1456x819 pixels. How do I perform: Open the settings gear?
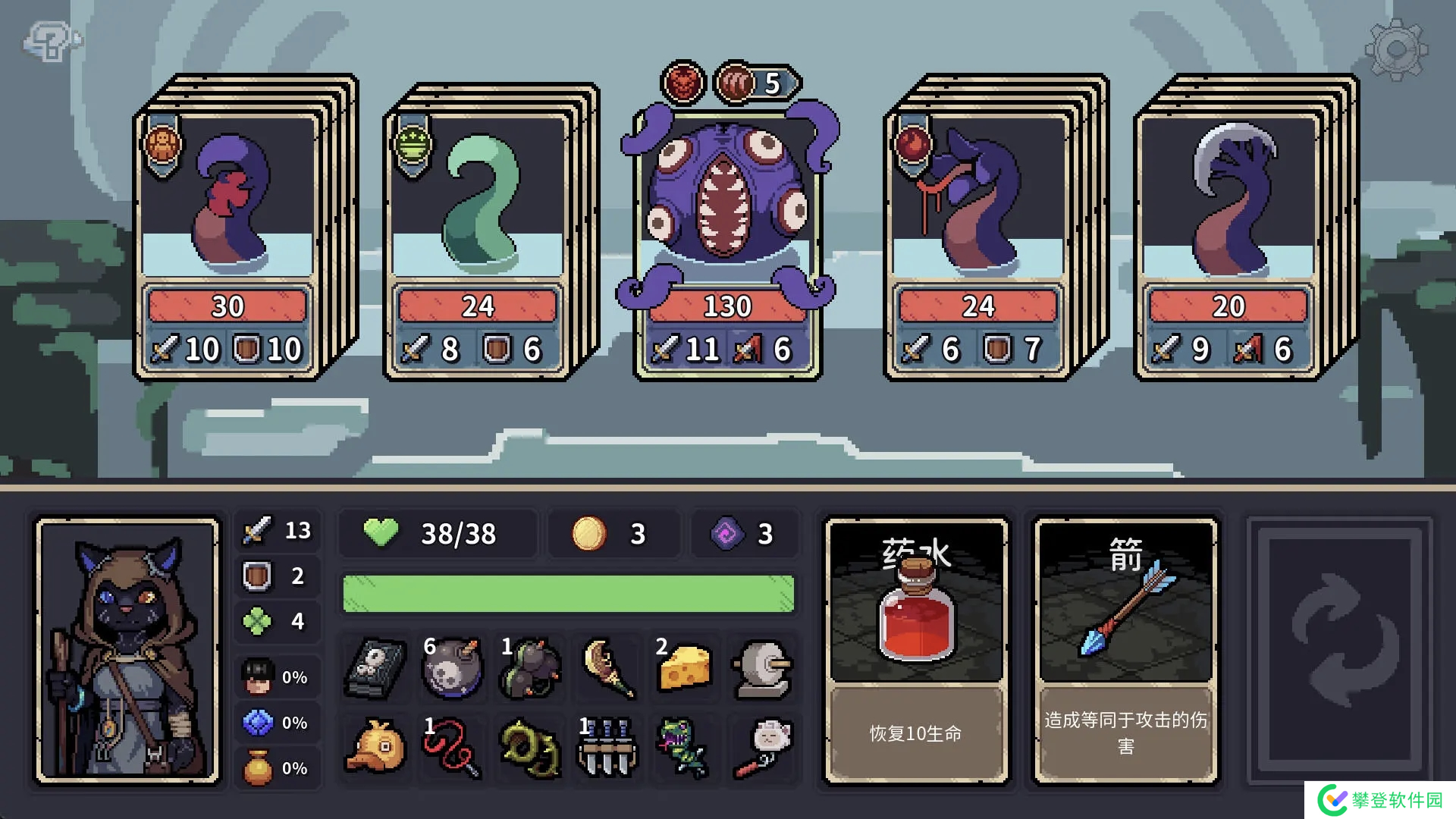pos(1396,50)
